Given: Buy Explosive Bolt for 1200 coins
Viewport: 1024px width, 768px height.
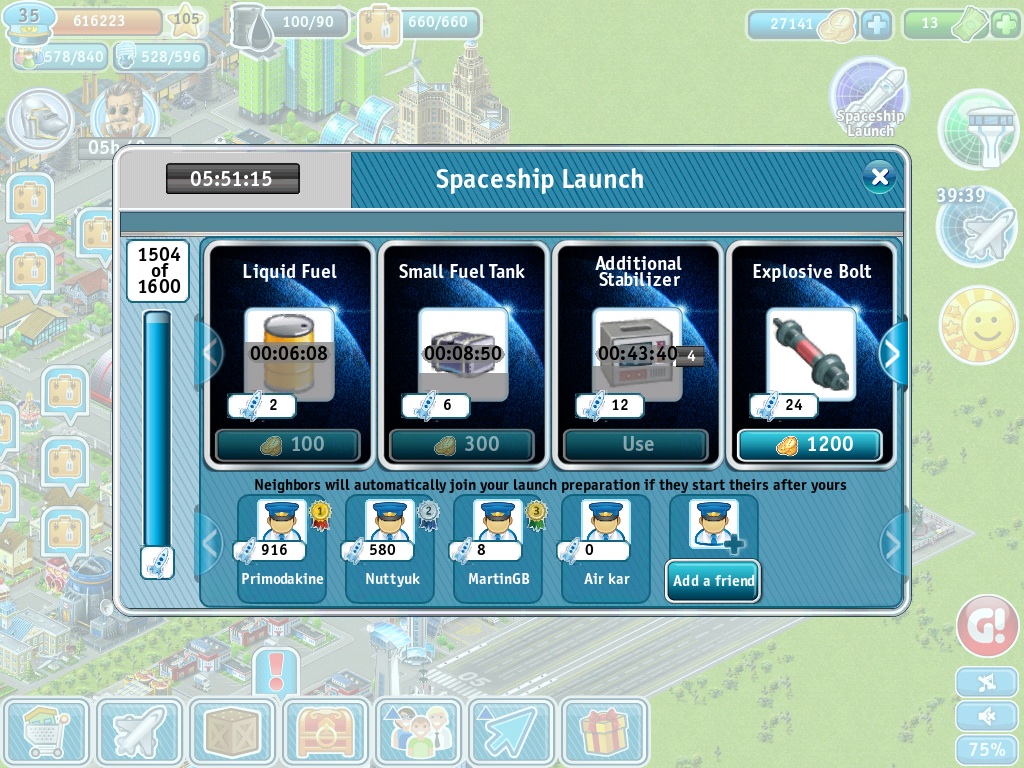Looking at the screenshot, I should (810, 444).
